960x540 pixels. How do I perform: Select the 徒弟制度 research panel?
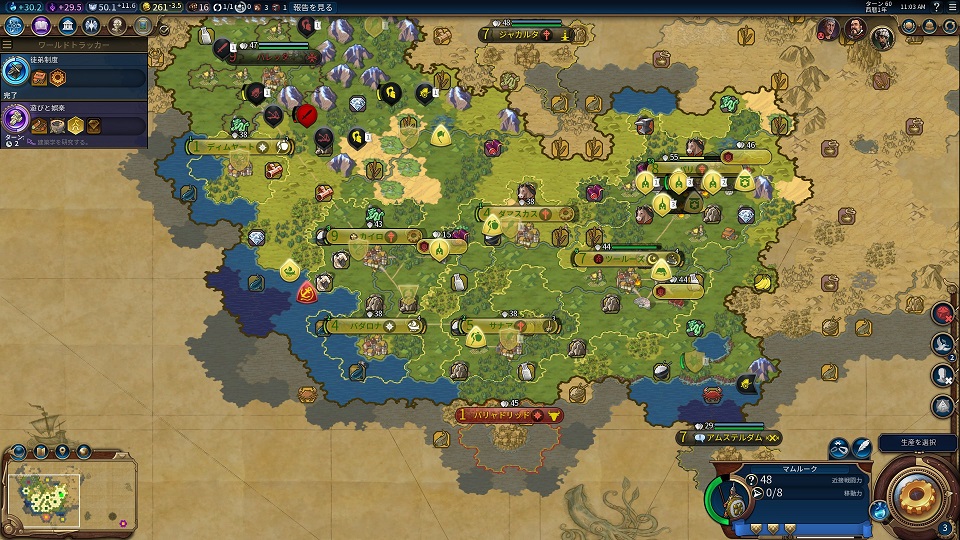[x=74, y=72]
